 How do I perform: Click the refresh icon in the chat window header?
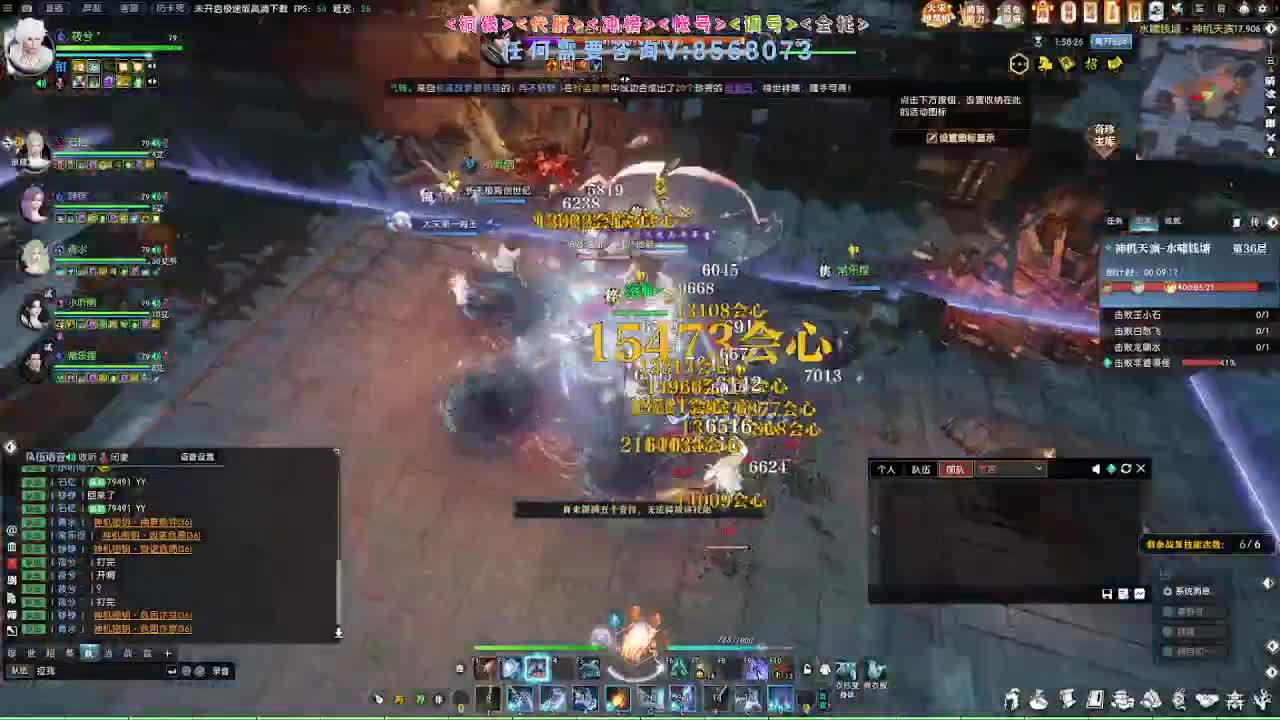pos(1124,468)
